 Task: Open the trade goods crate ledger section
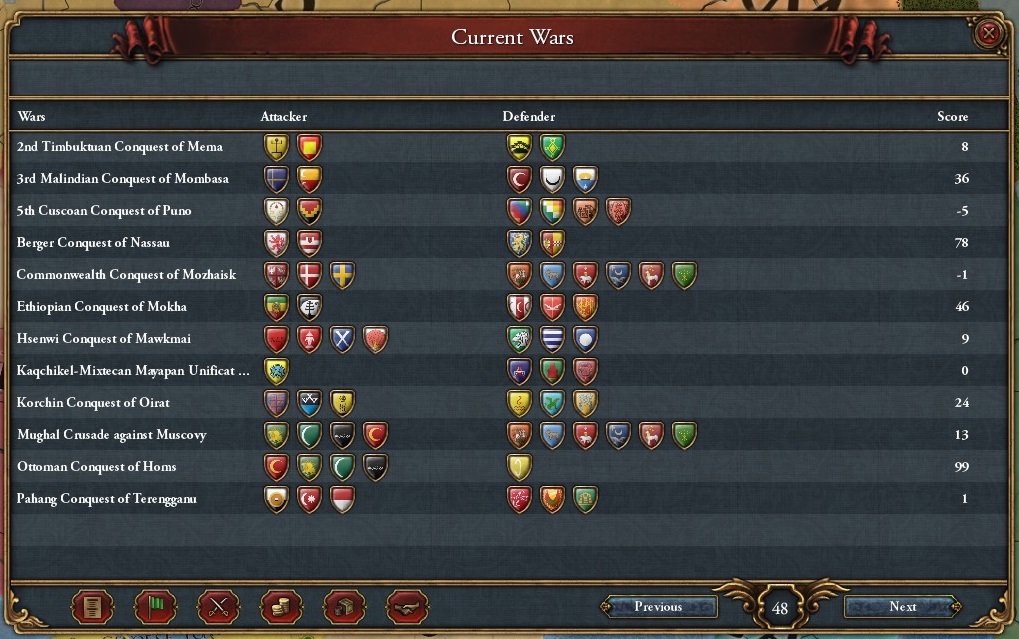pos(344,607)
